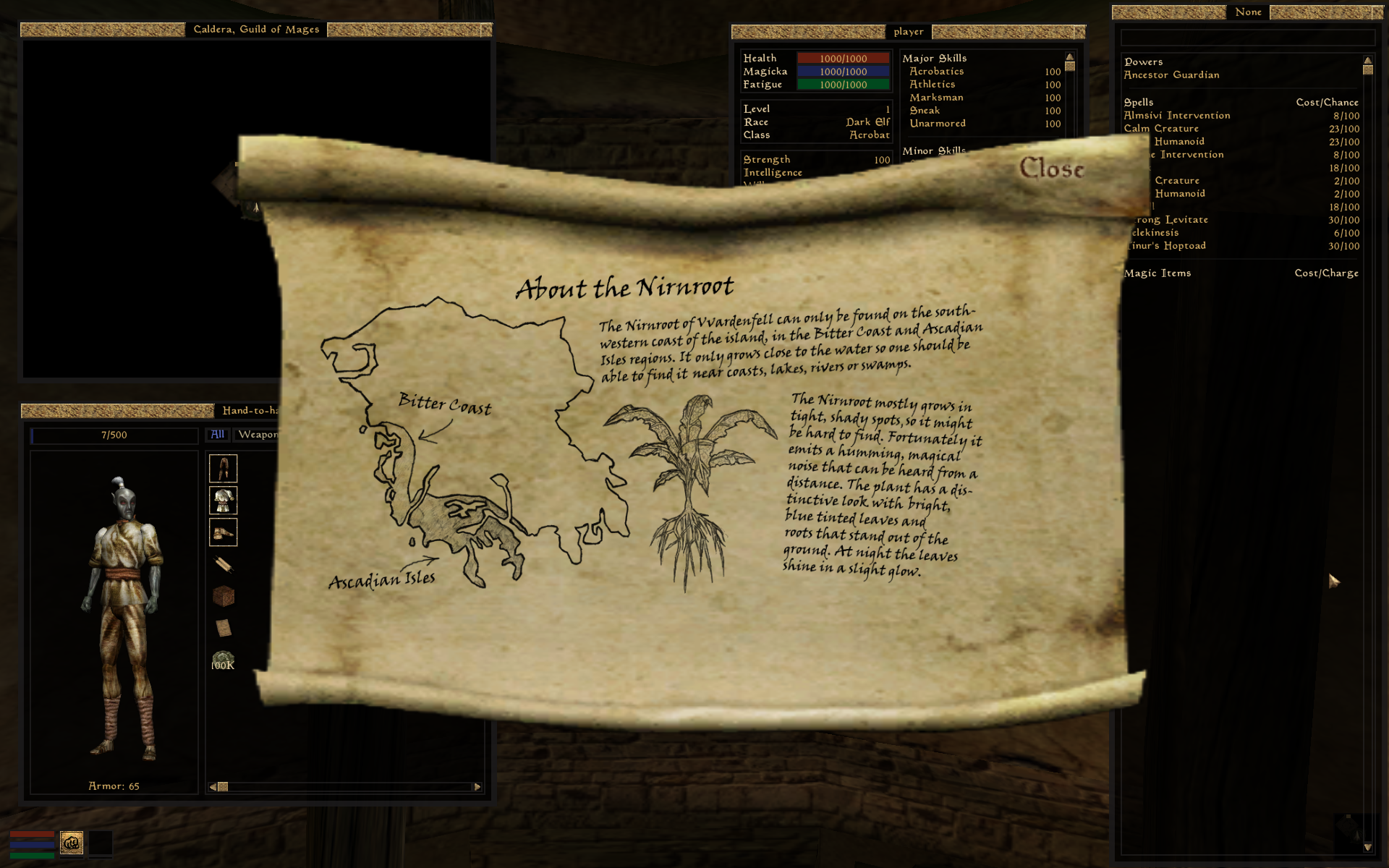Viewport: 1389px width, 868px height.
Task: Choose the Almsivi Intervention spell
Action: 1177,116
